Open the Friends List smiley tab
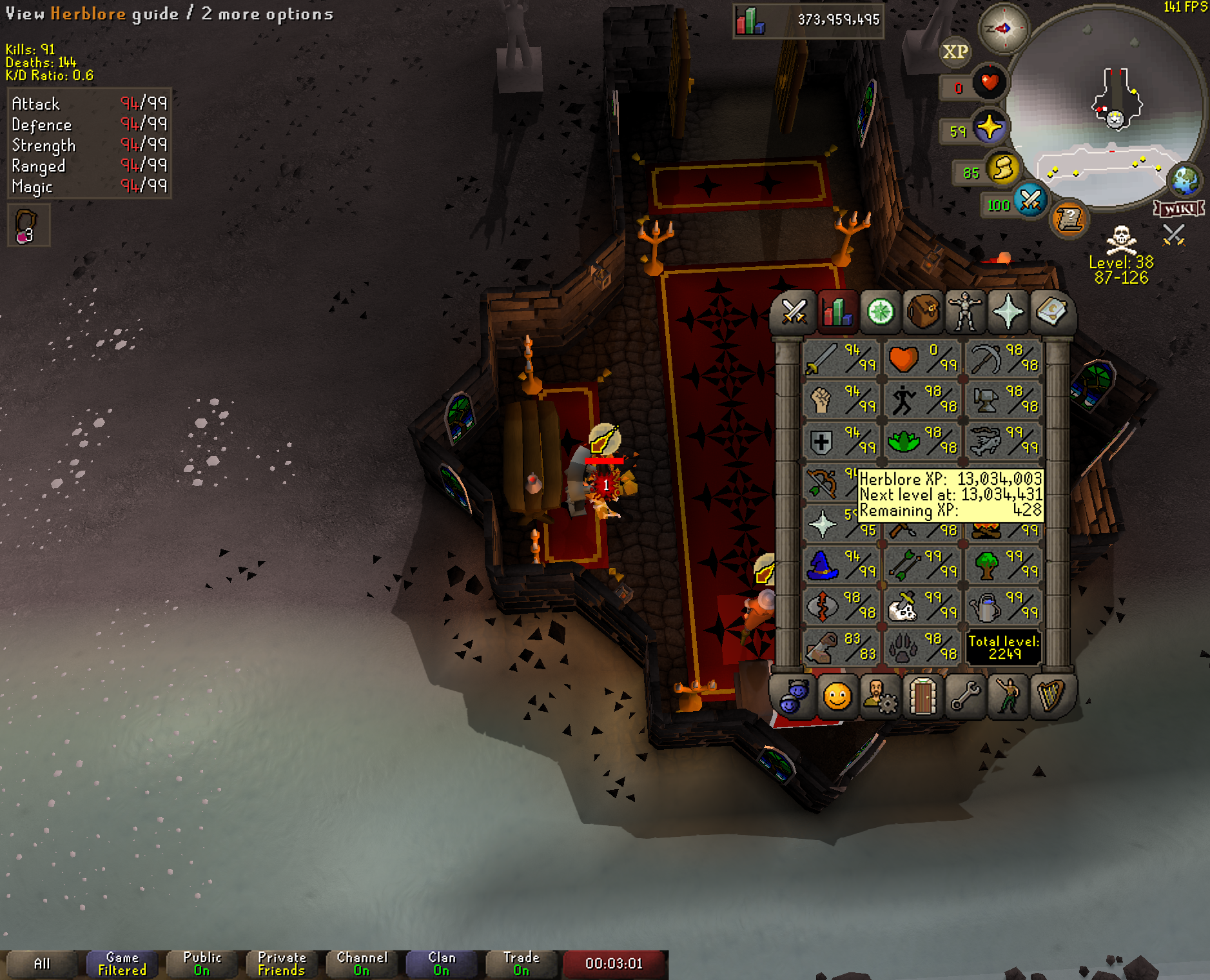The height and width of the screenshot is (980, 1210). coord(837,696)
